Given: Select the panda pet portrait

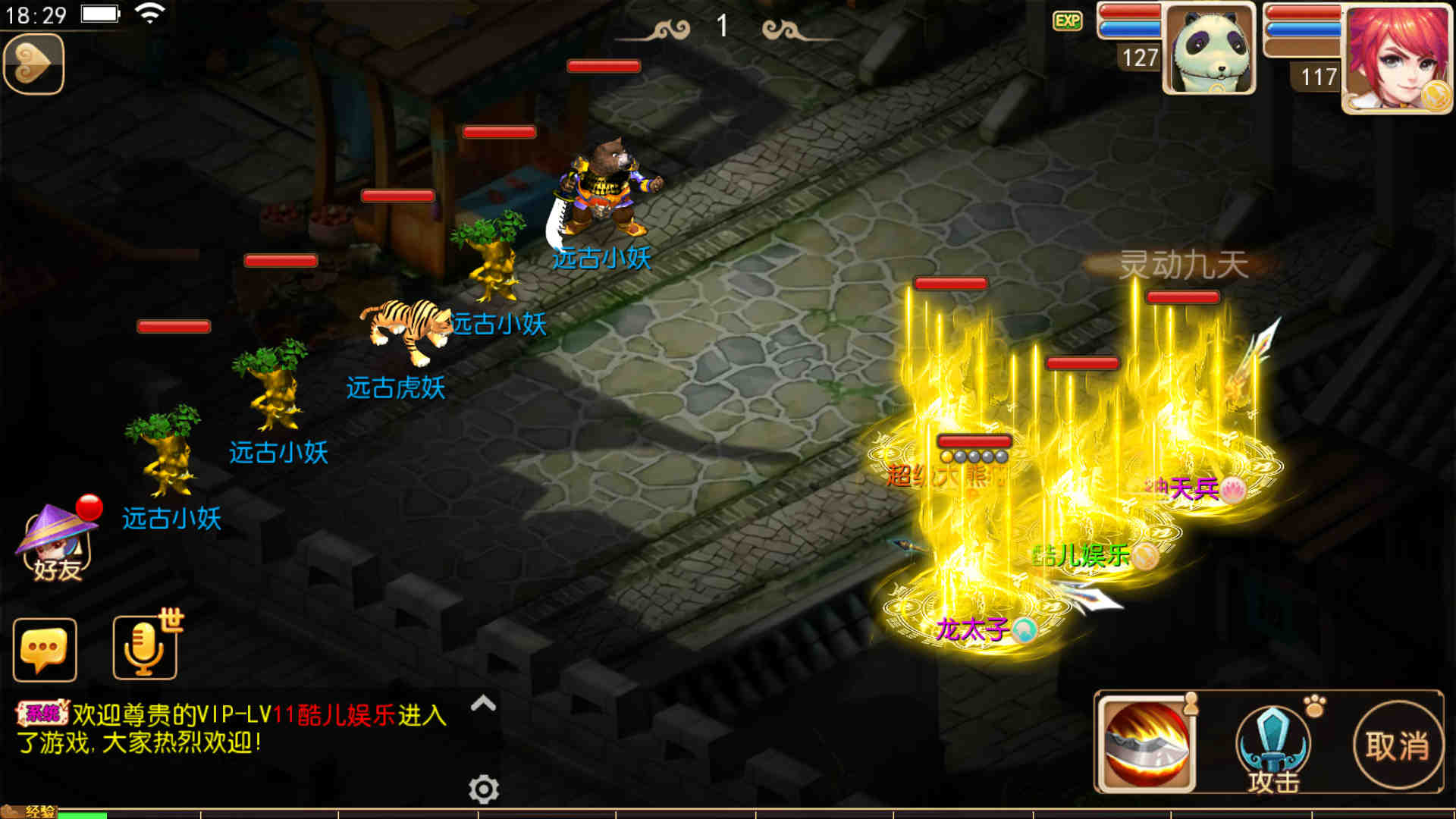Looking at the screenshot, I should 1209,50.
